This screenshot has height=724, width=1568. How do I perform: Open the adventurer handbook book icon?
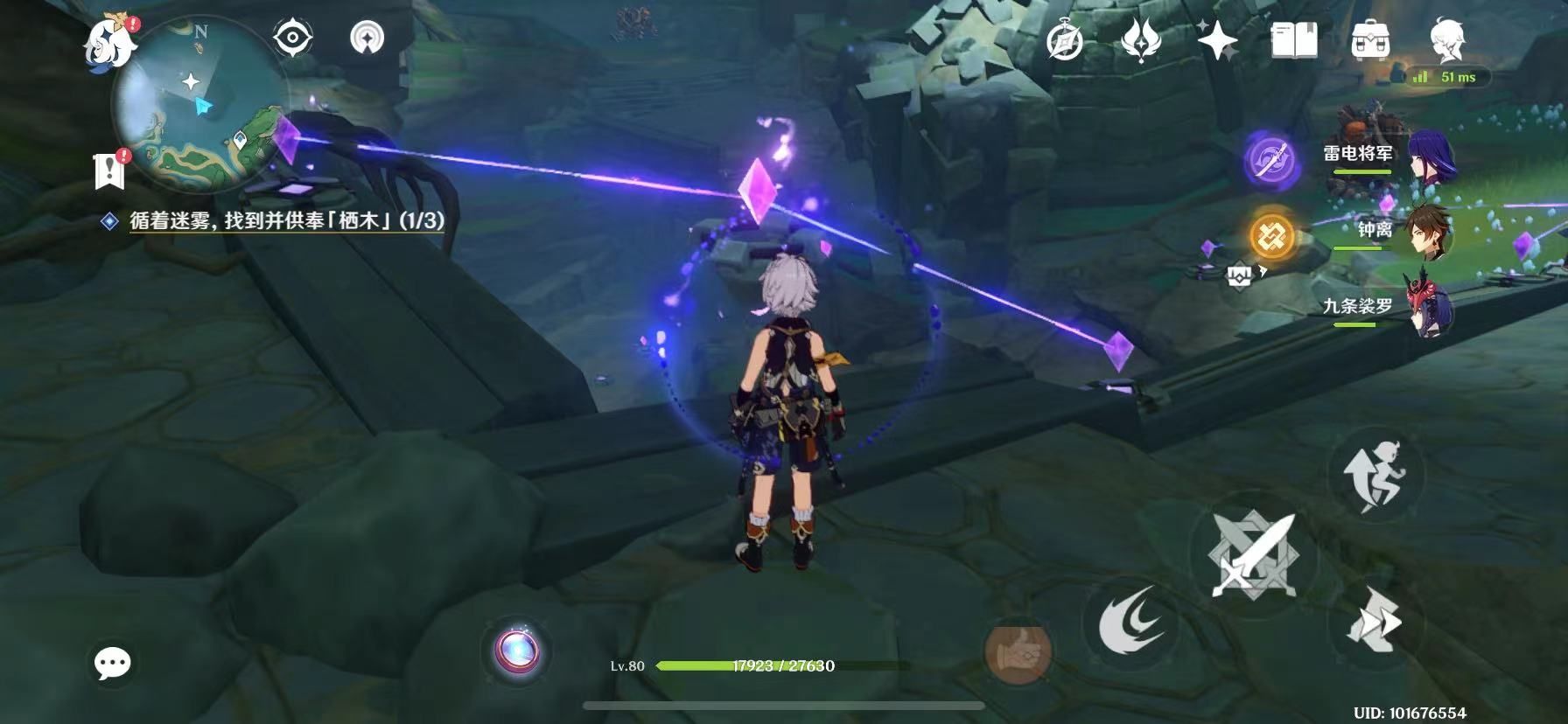click(x=1293, y=40)
